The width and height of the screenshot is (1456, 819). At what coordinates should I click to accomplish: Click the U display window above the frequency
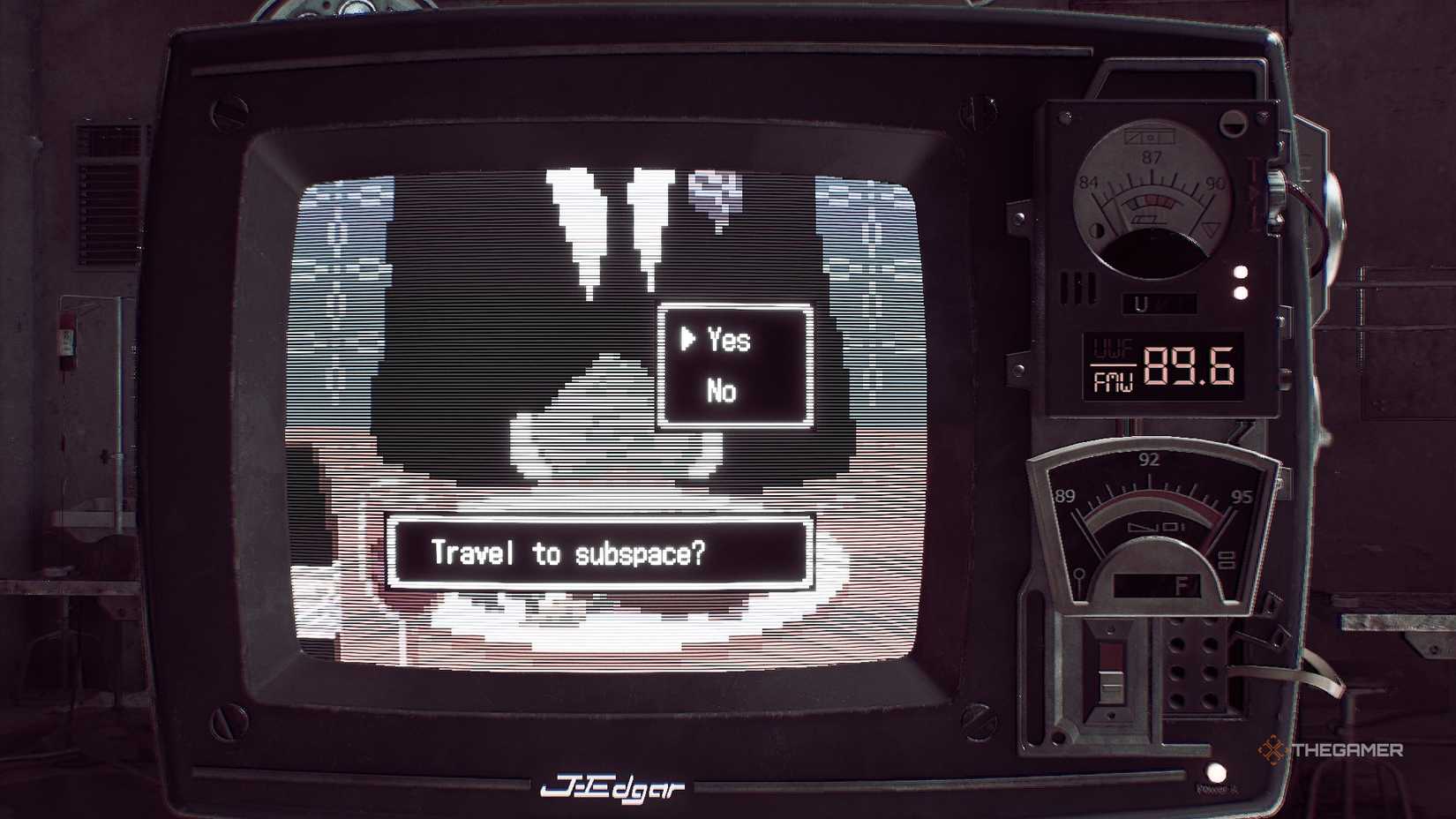pos(1160,304)
